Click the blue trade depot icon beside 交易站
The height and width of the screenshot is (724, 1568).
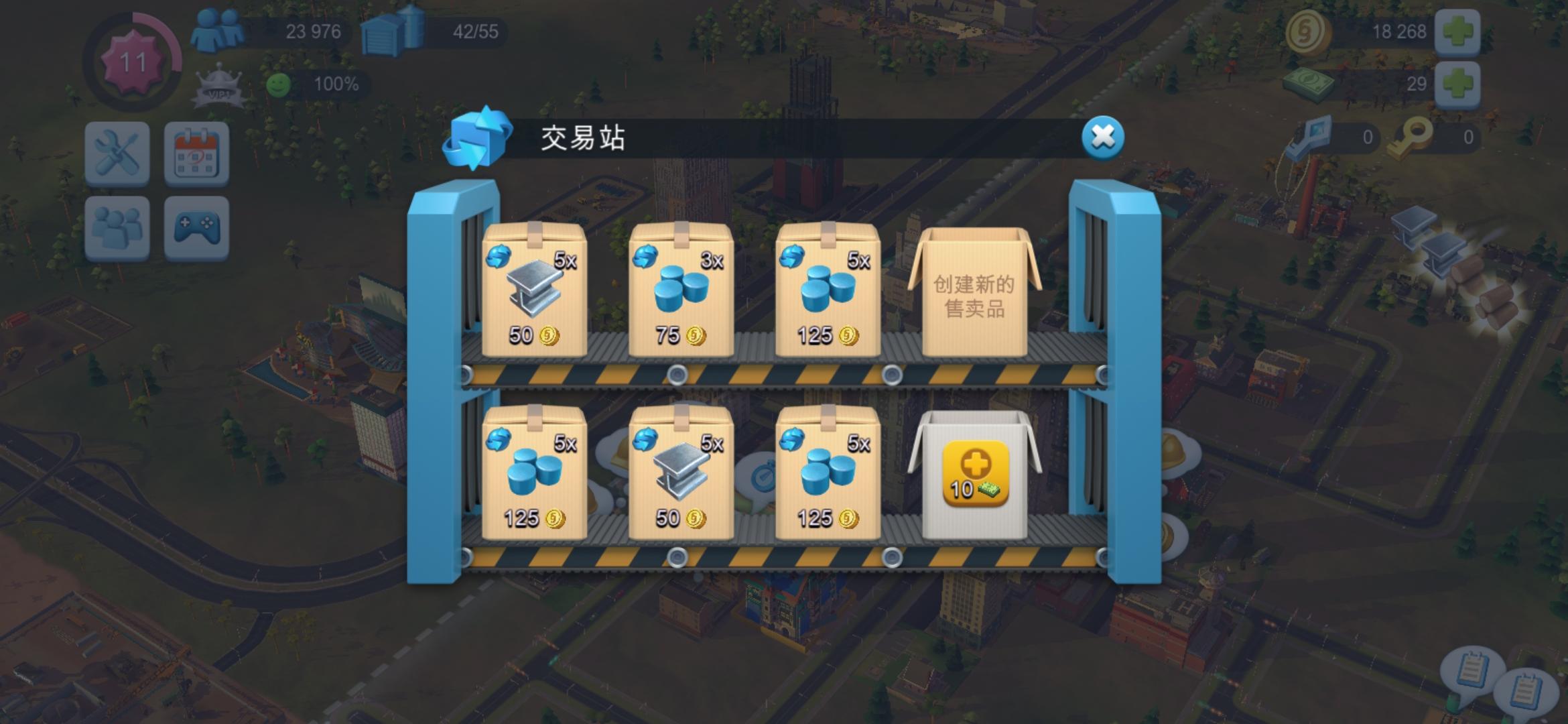tap(477, 139)
